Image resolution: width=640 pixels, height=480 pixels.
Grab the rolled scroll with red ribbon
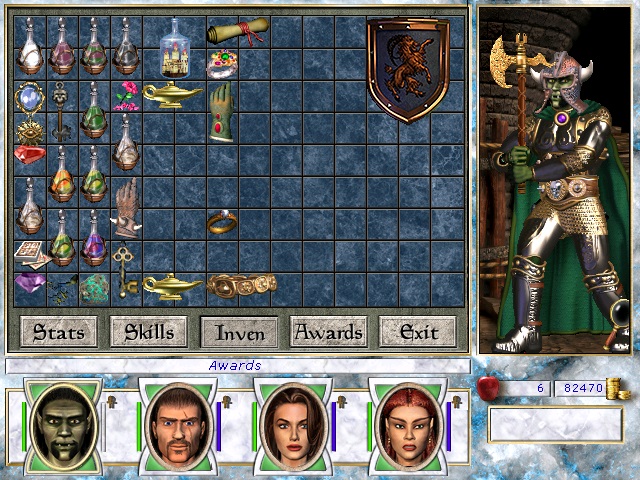pyautogui.click(x=228, y=33)
